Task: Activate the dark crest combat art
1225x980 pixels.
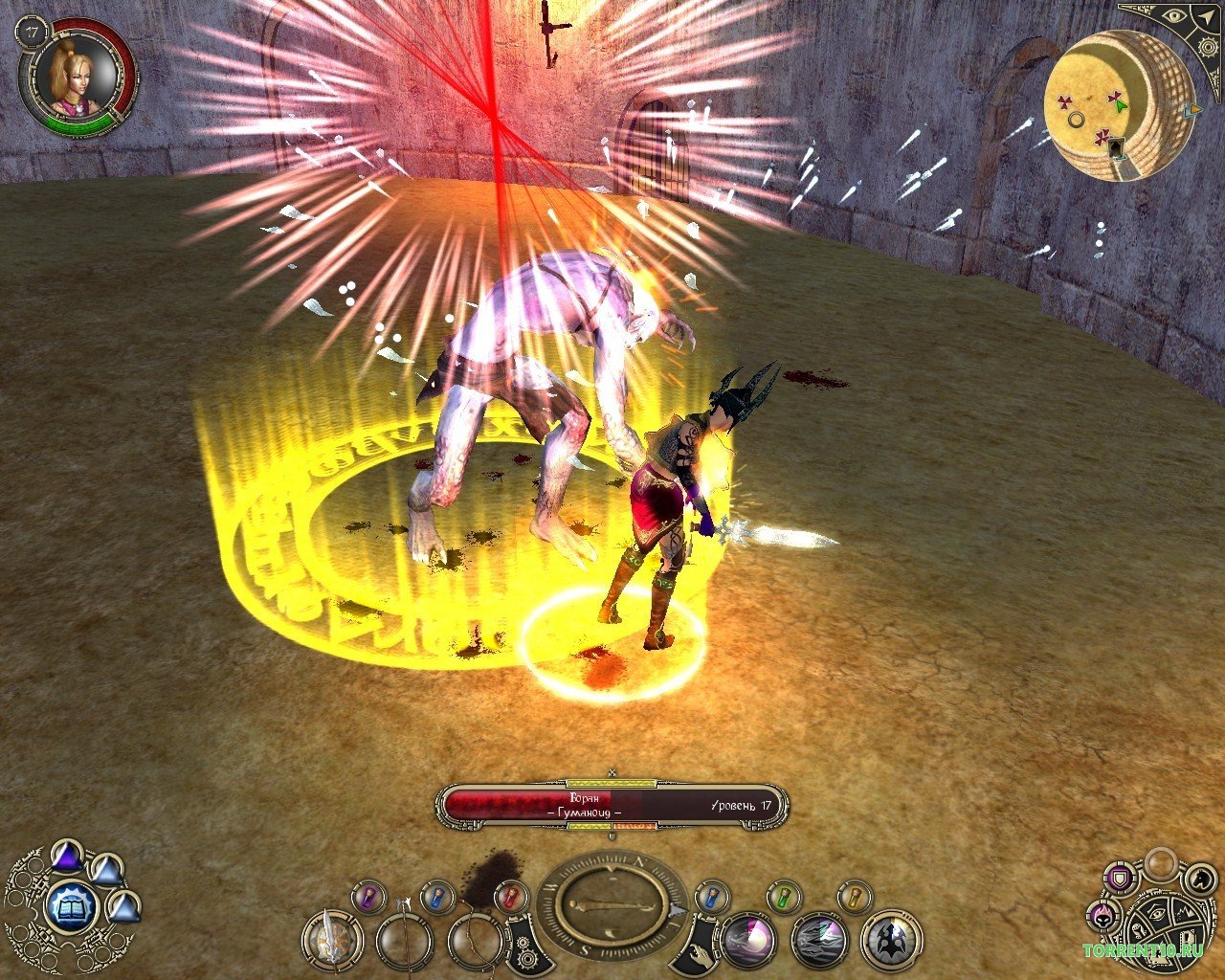Action: point(891,941)
